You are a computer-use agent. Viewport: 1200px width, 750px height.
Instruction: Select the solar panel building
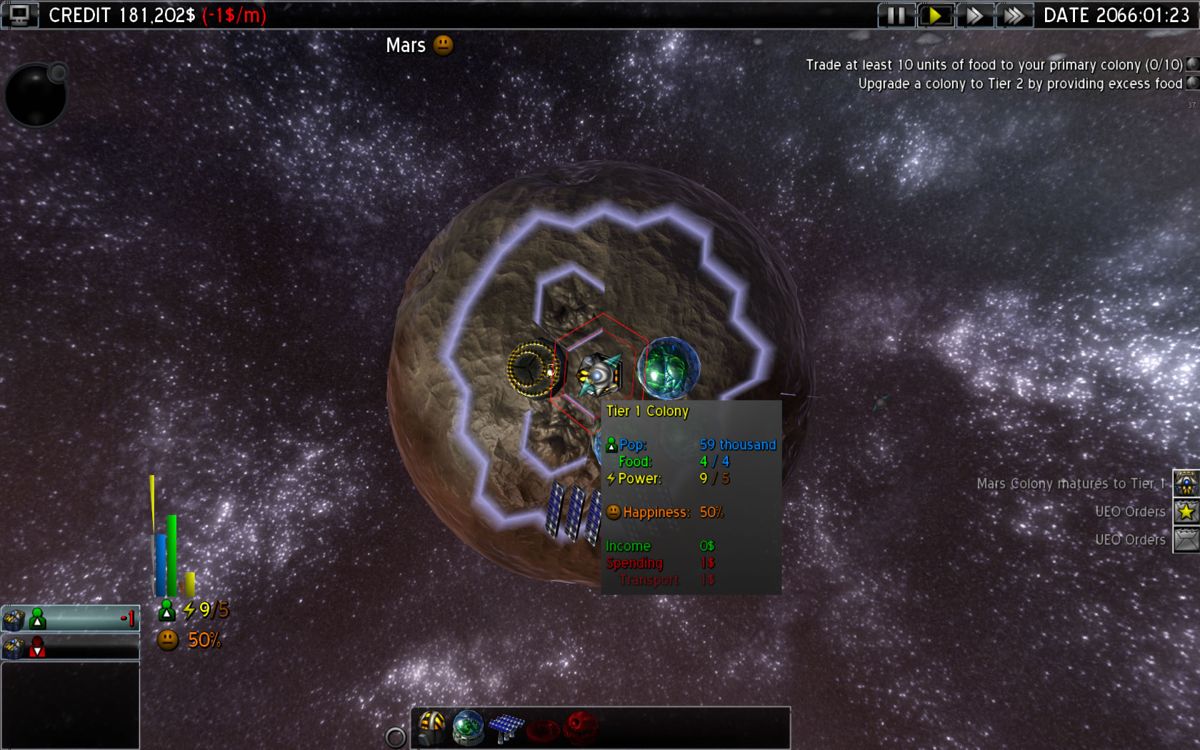click(x=505, y=727)
